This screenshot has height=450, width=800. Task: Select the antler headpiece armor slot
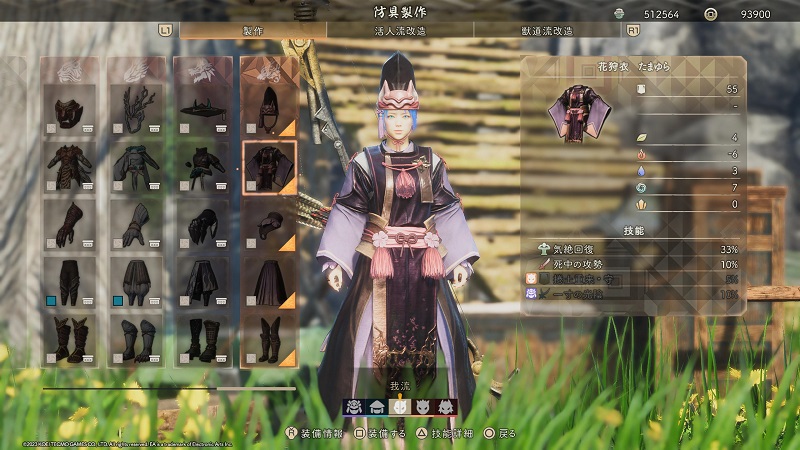136,110
